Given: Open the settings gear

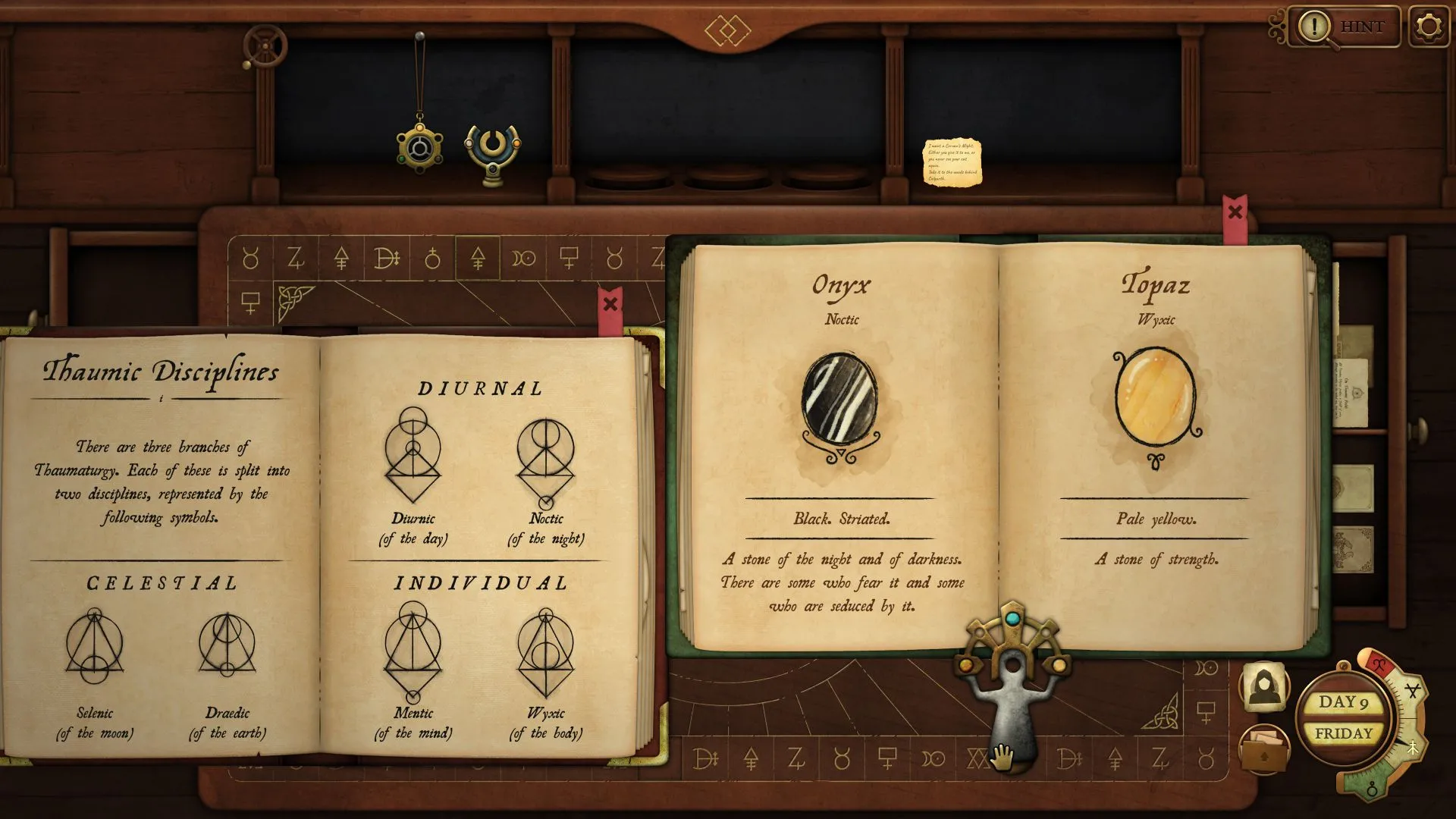Looking at the screenshot, I should click(1429, 27).
